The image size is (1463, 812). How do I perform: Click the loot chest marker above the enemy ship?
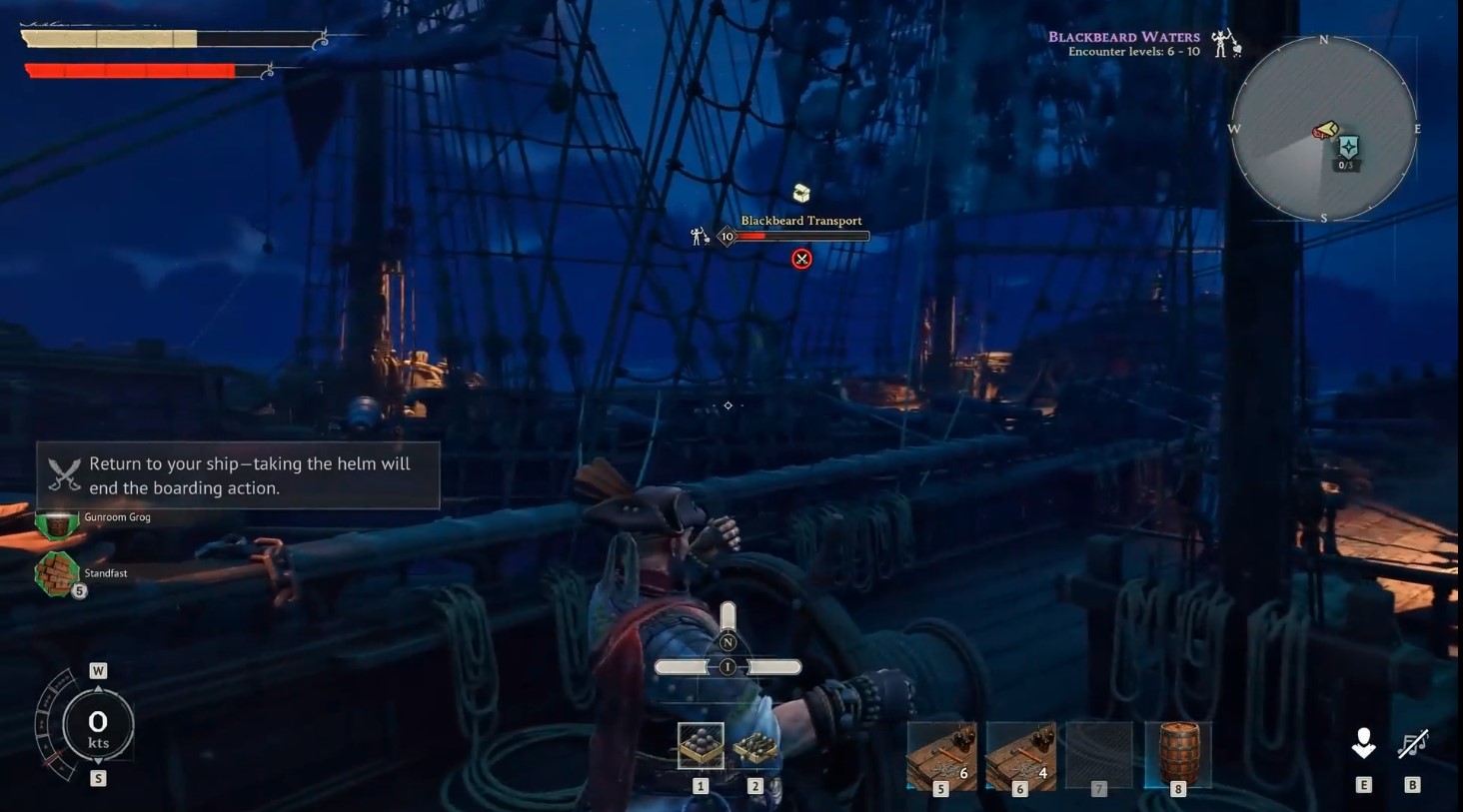click(799, 192)
